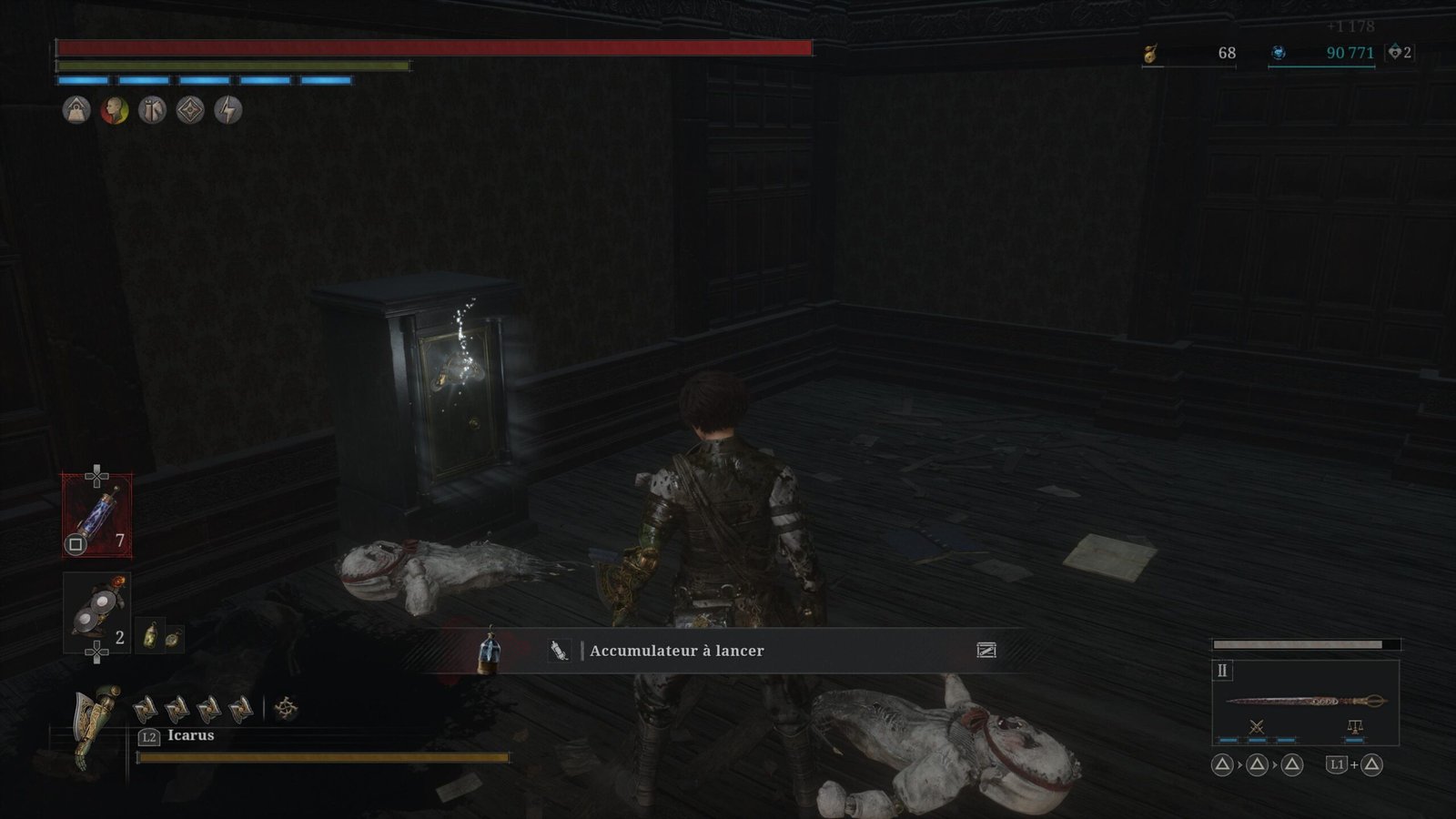
Task: Select the Pulse Cell belt slot
Action: point(96,515)
